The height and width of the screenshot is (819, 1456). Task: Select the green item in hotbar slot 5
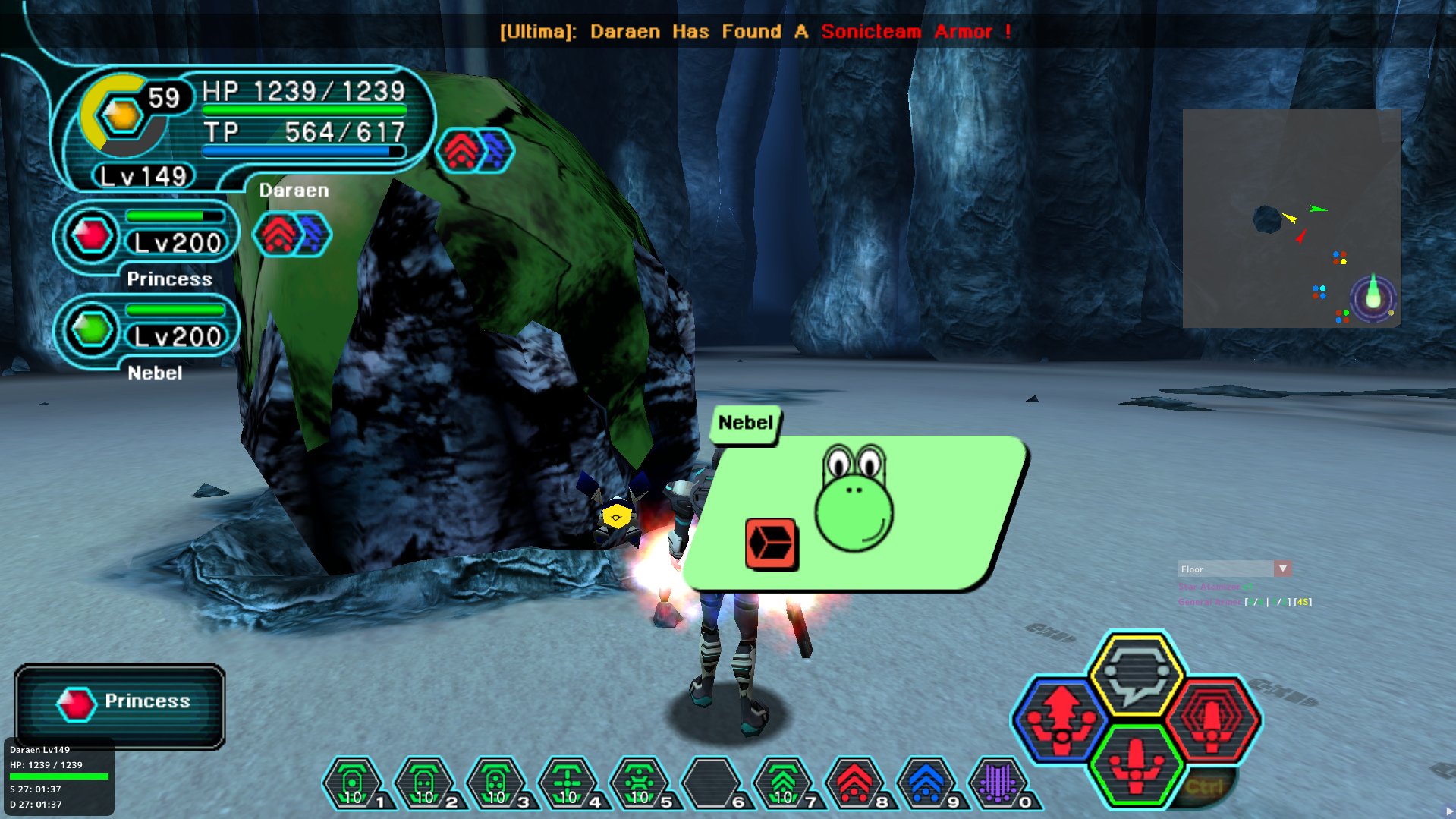[x=639, y=783]
